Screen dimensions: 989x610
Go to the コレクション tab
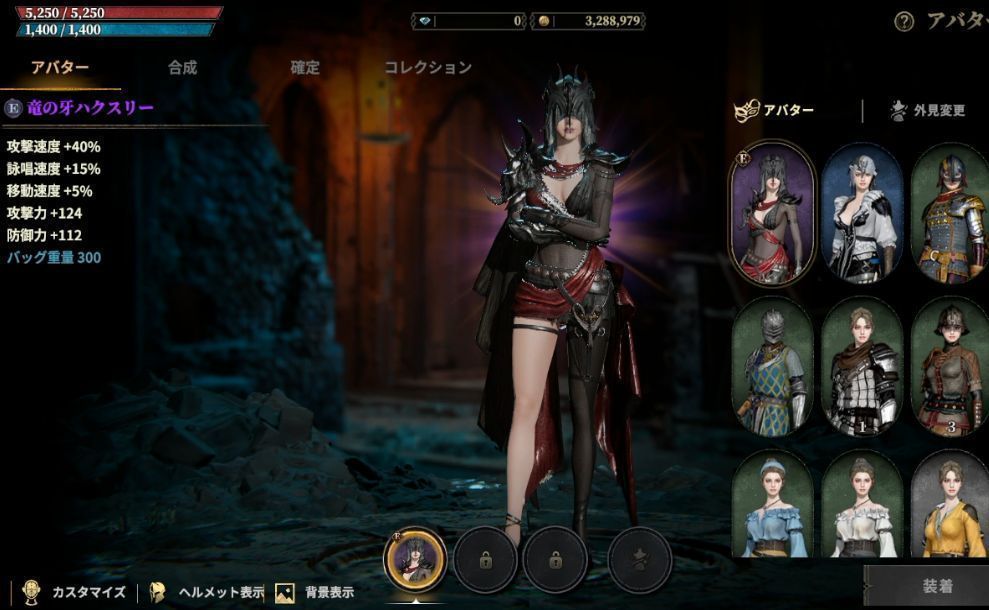427,68
